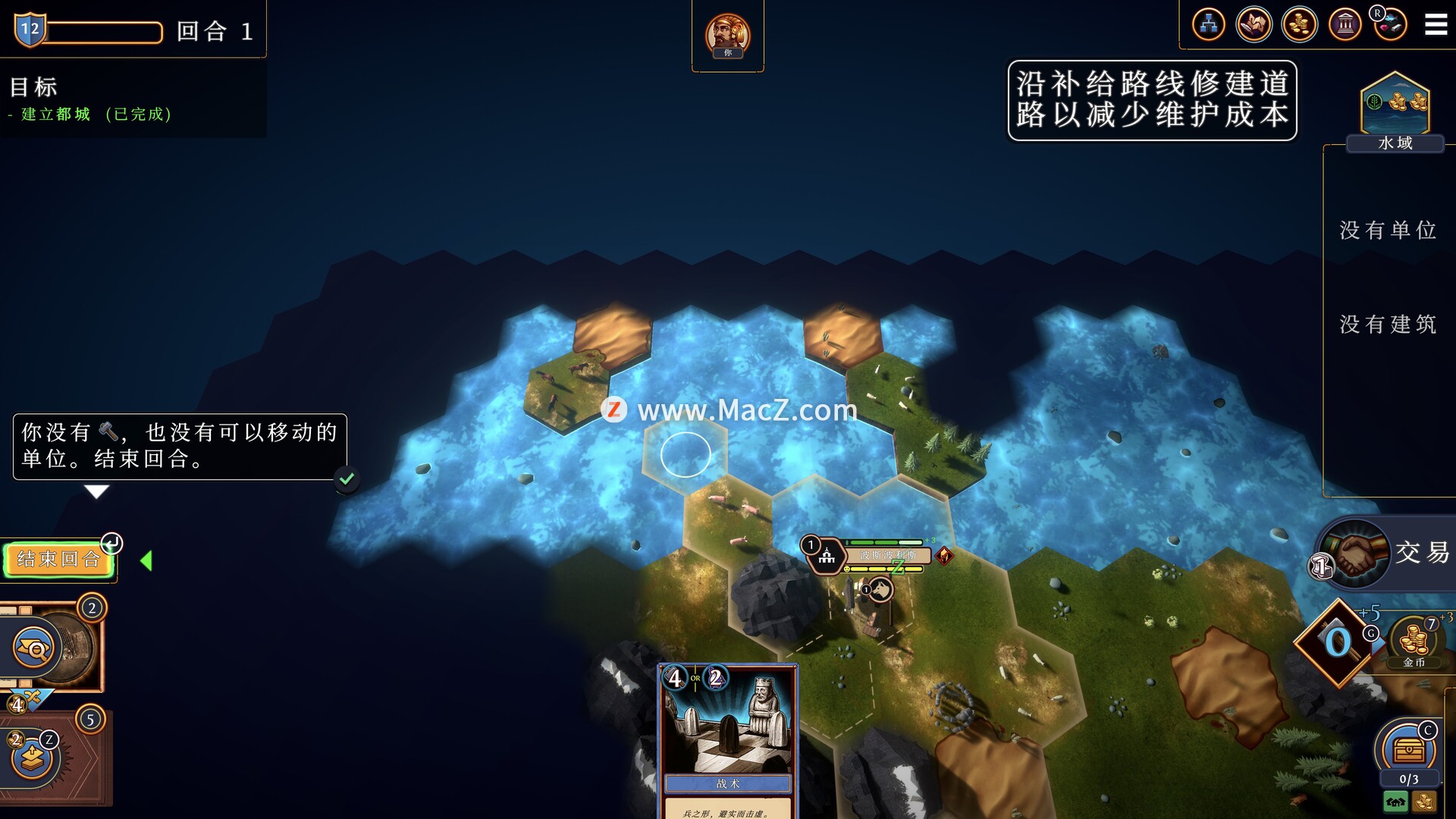Click the map search magnifier icon
Screen dimensions: 1456x819
35,648
